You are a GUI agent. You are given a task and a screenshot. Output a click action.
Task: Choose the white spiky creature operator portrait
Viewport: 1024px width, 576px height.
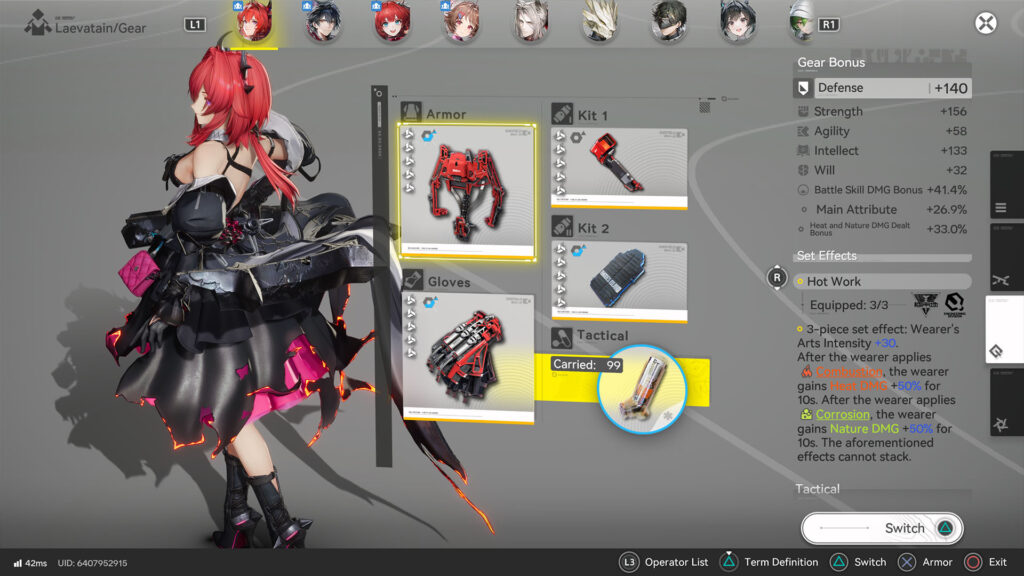(x=600, y=21)
